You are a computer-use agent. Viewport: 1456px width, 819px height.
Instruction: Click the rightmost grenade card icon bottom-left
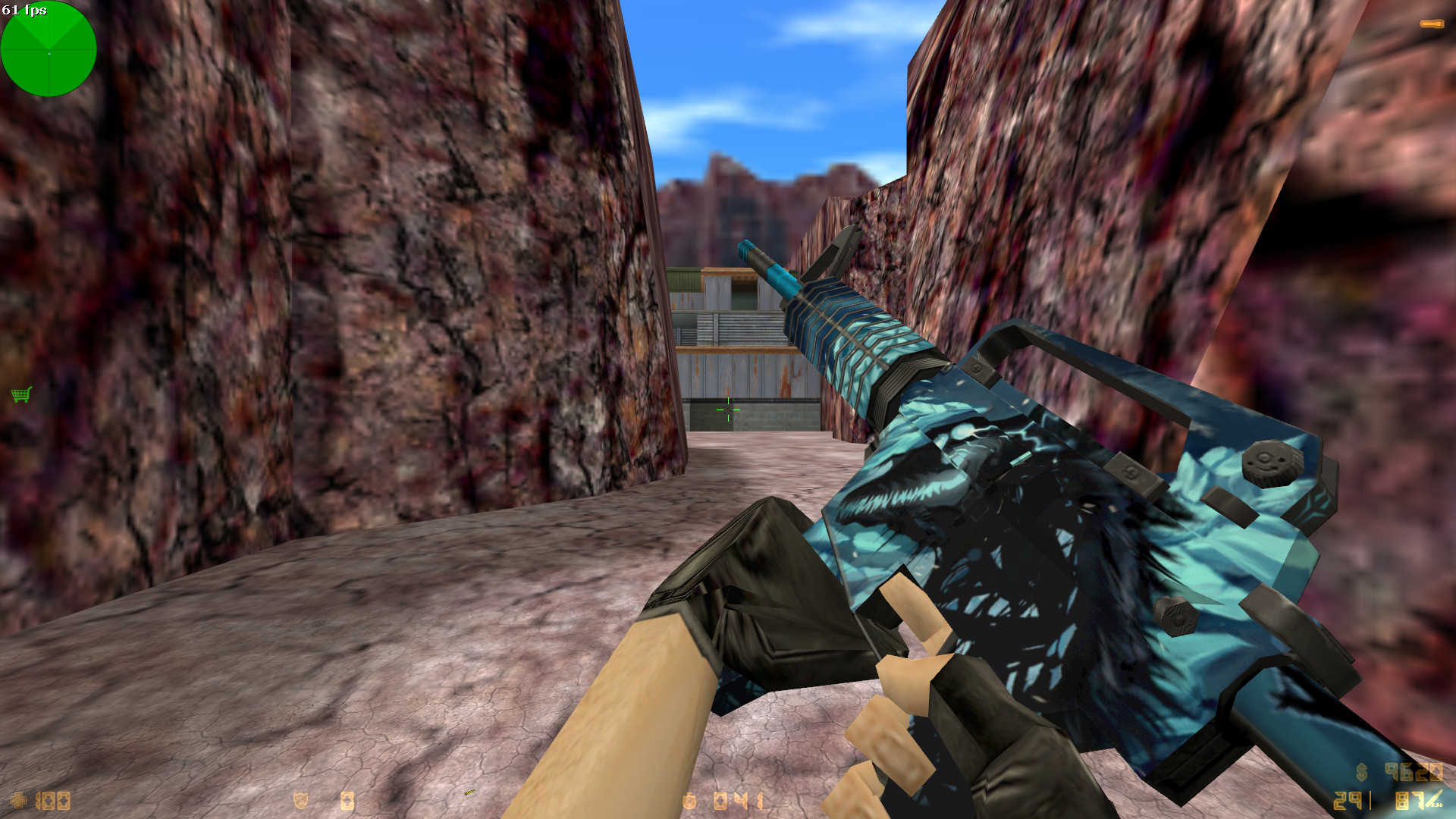pos(65,801)
